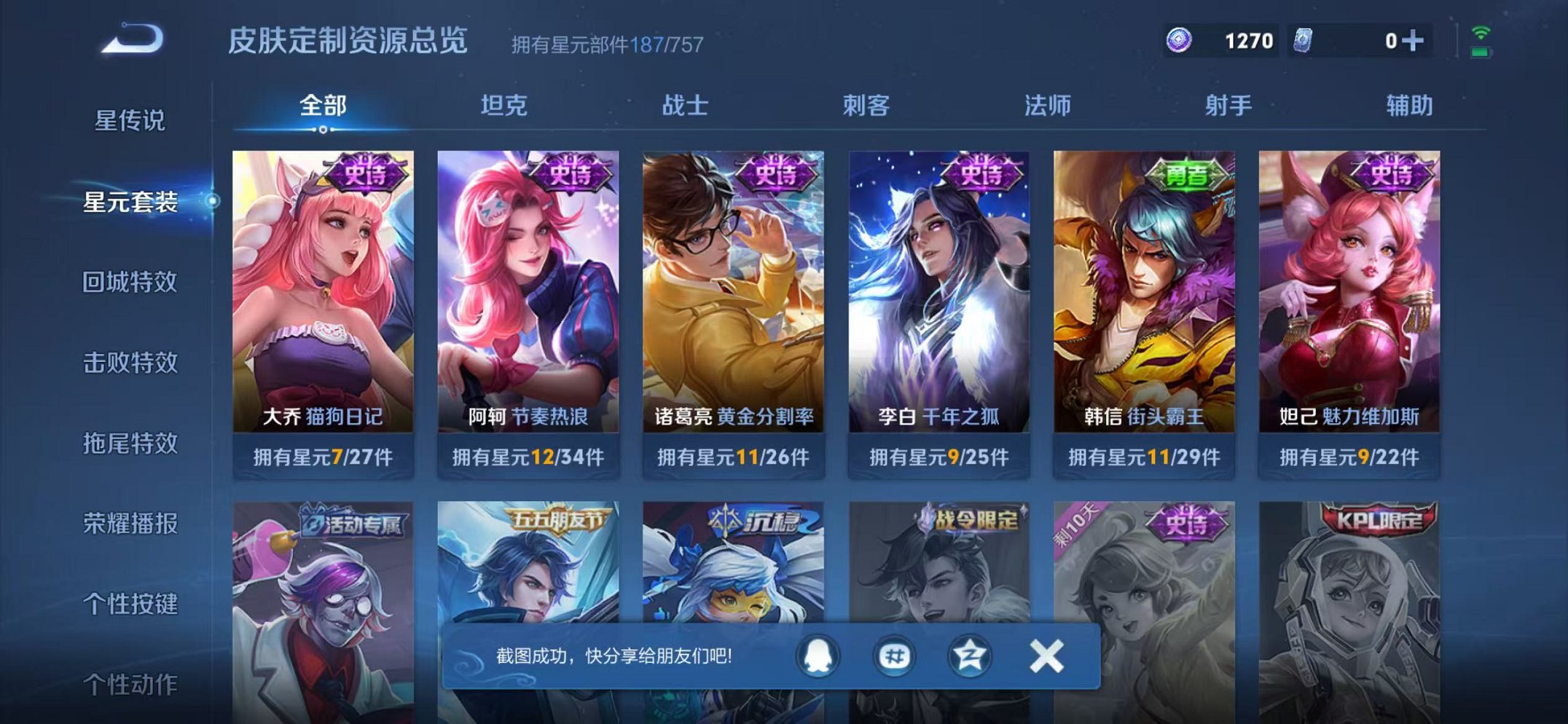Select the 辅助 tab
Viewport: 1568px width, 724px height.
(x=1409, y=106)
